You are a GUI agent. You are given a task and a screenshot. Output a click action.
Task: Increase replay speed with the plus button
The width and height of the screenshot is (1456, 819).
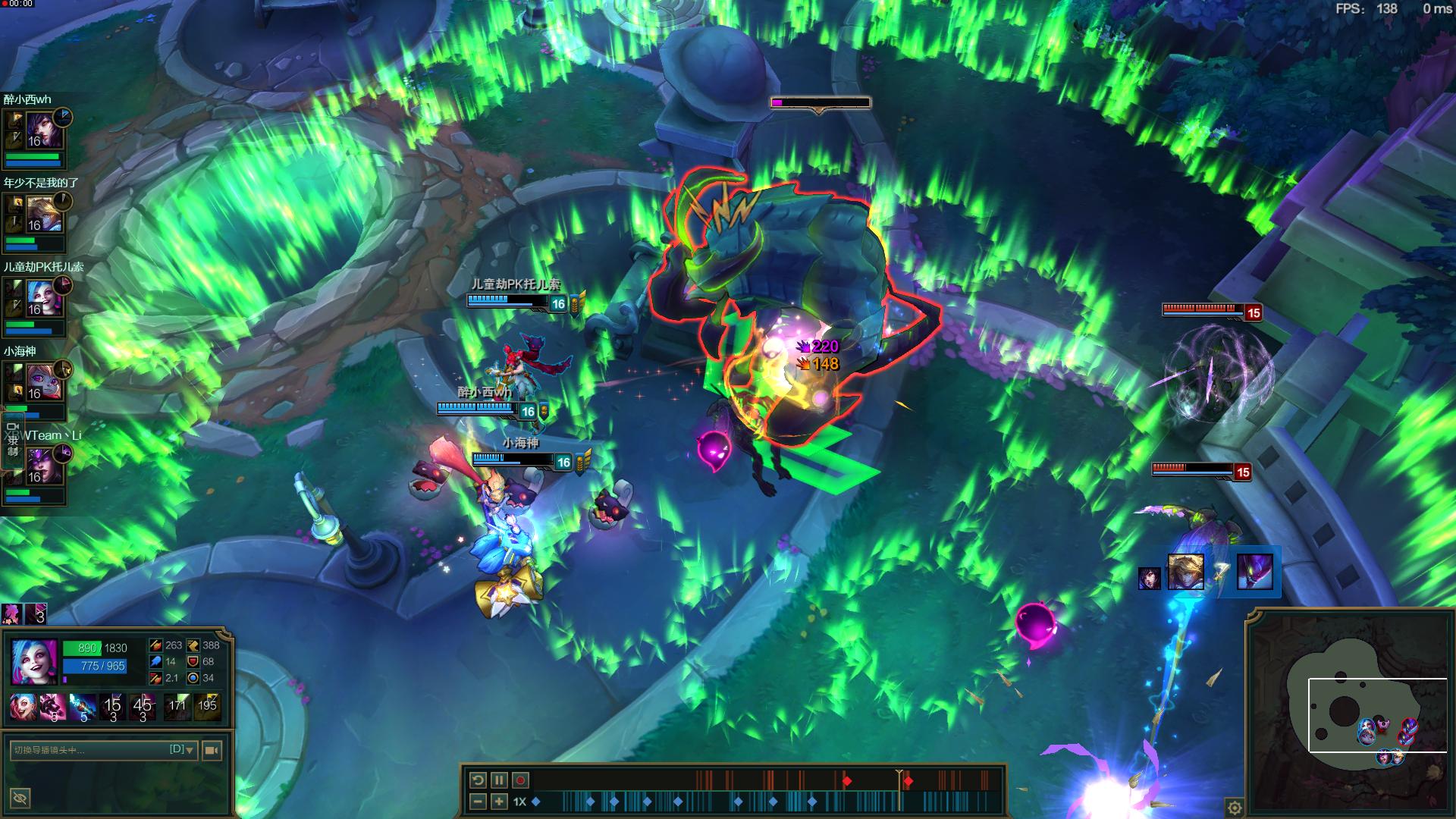coord(499,802)
